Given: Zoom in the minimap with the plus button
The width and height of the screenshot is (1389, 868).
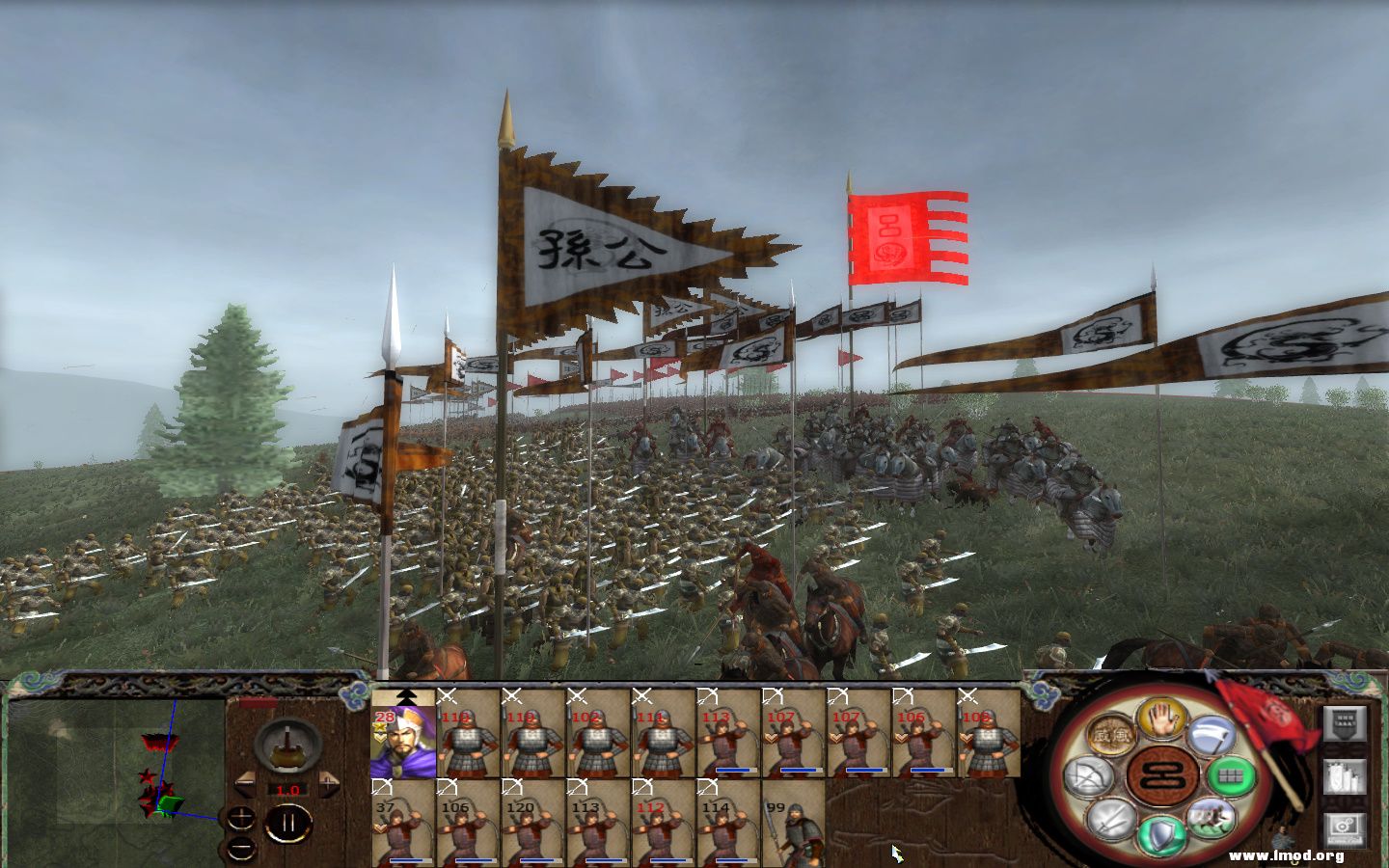Looking at the screenshot, I should [x=240, y=818].
